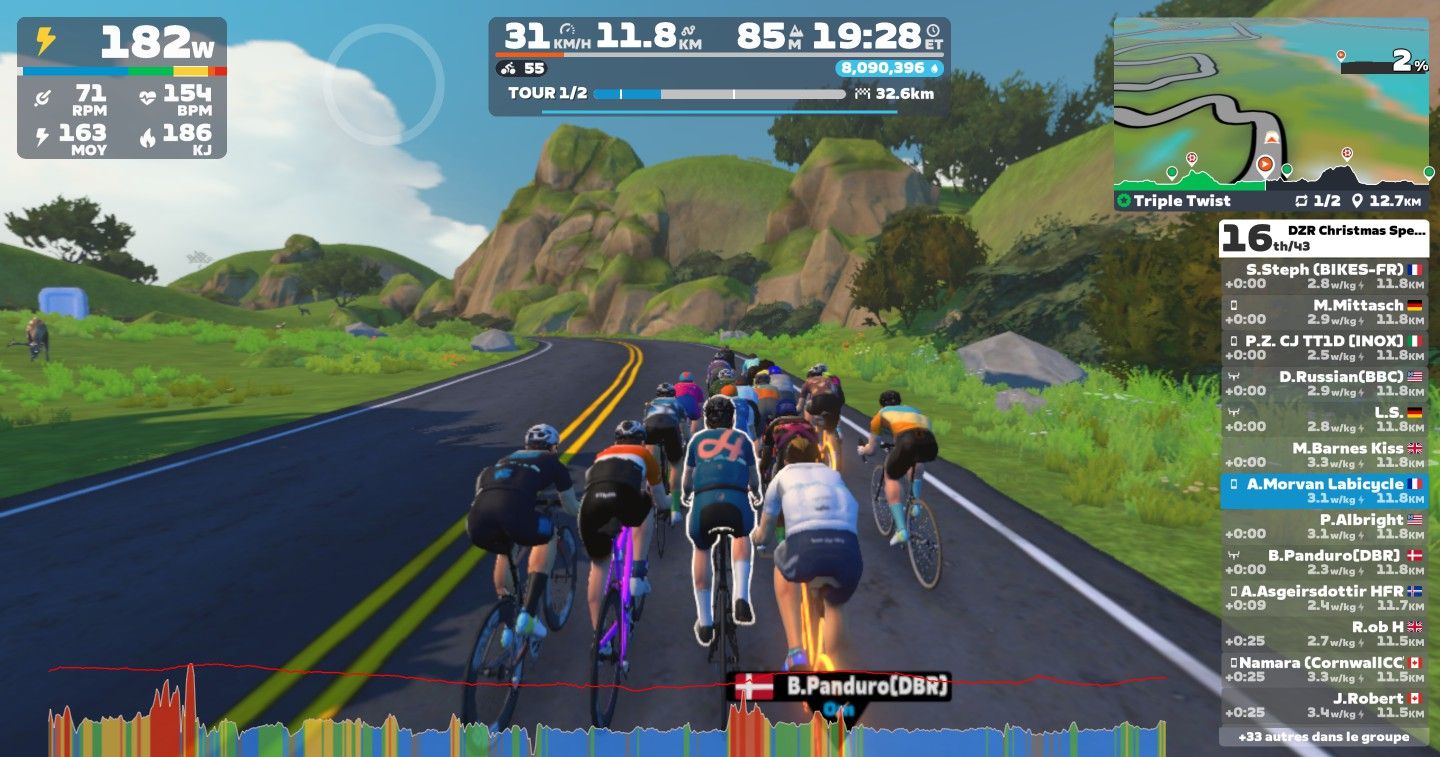Pick D.Russian(BBC) from the rider list

point(1324,384)
